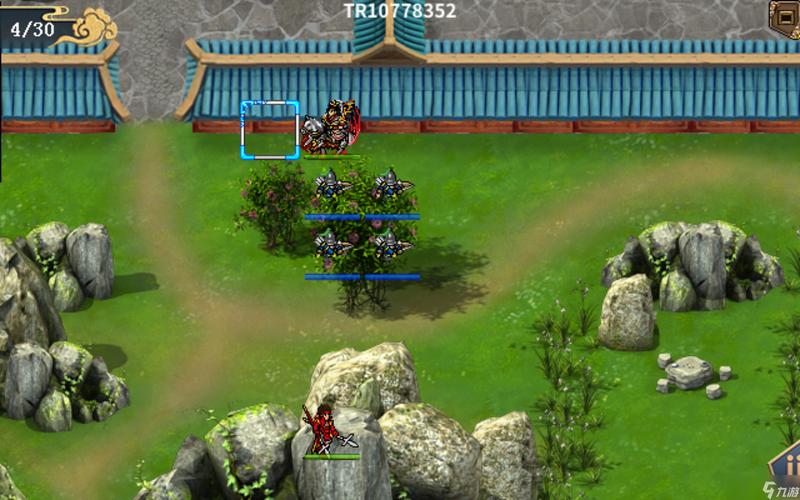Click the blue tile selection cursor
Image resolution: width=800 pixels, height=500 pixels.
270,130
